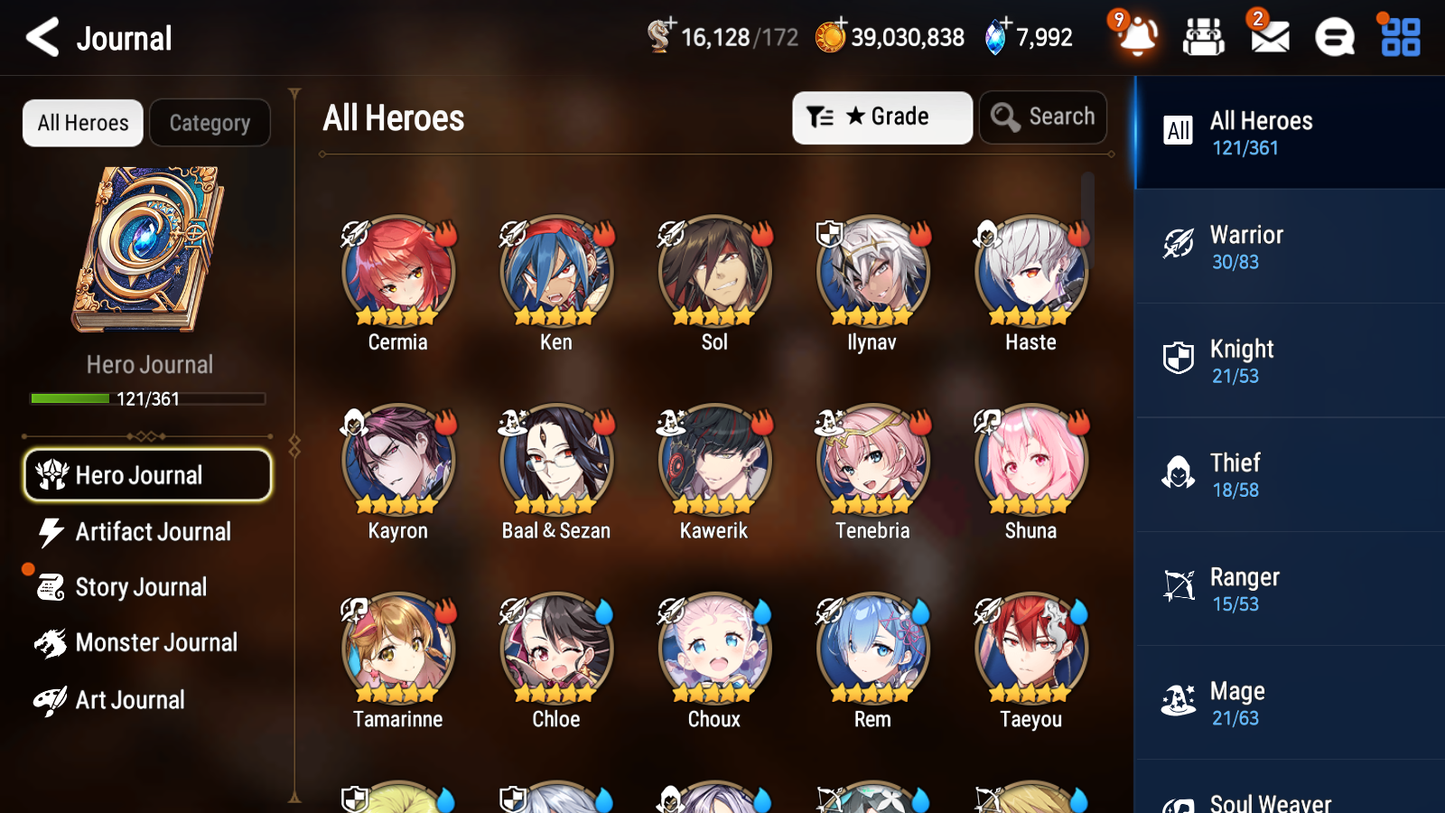
Task: Open the mailbox with 2 new messages
Action: point(1268,36)
